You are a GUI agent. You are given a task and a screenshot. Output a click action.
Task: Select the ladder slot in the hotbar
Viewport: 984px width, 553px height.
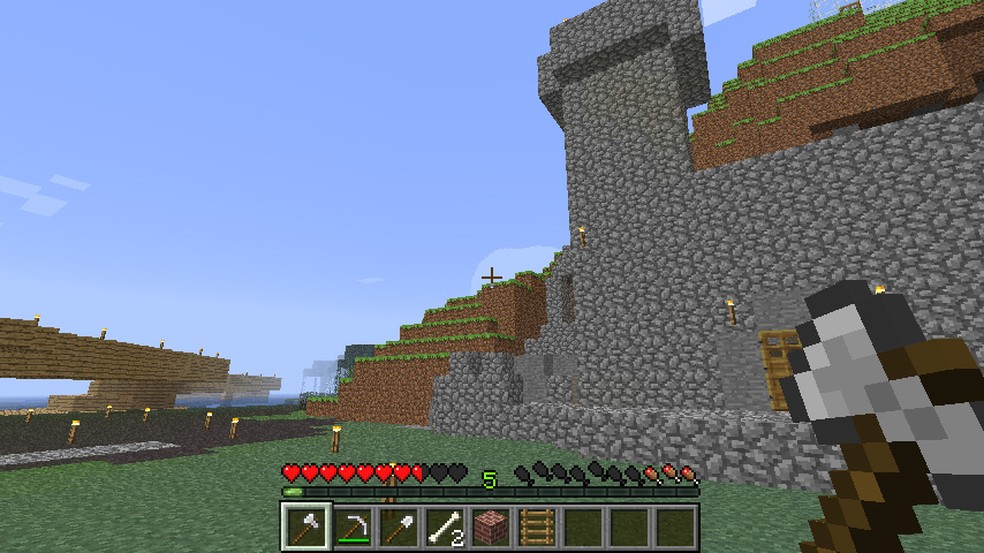(x=536, y=527)
